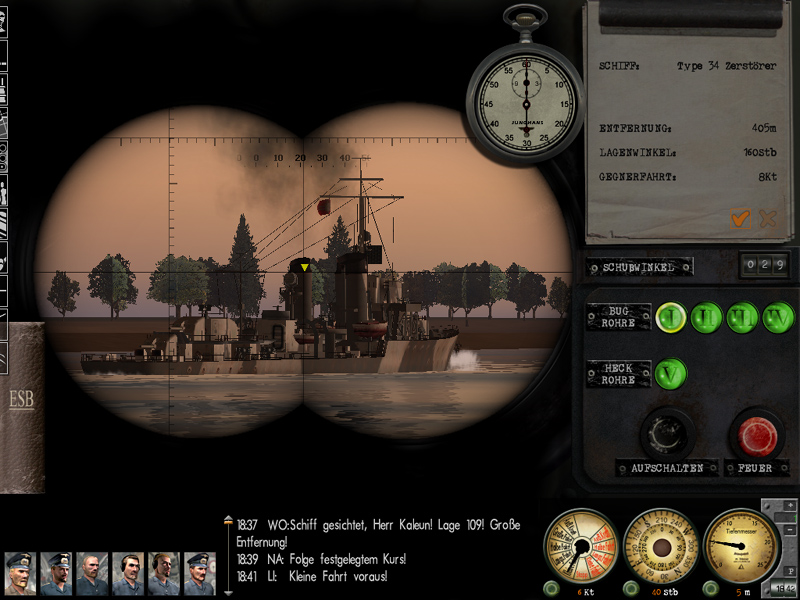800x600 pixels.
Task: Select the first officer portrait
Action: (20, 574)
